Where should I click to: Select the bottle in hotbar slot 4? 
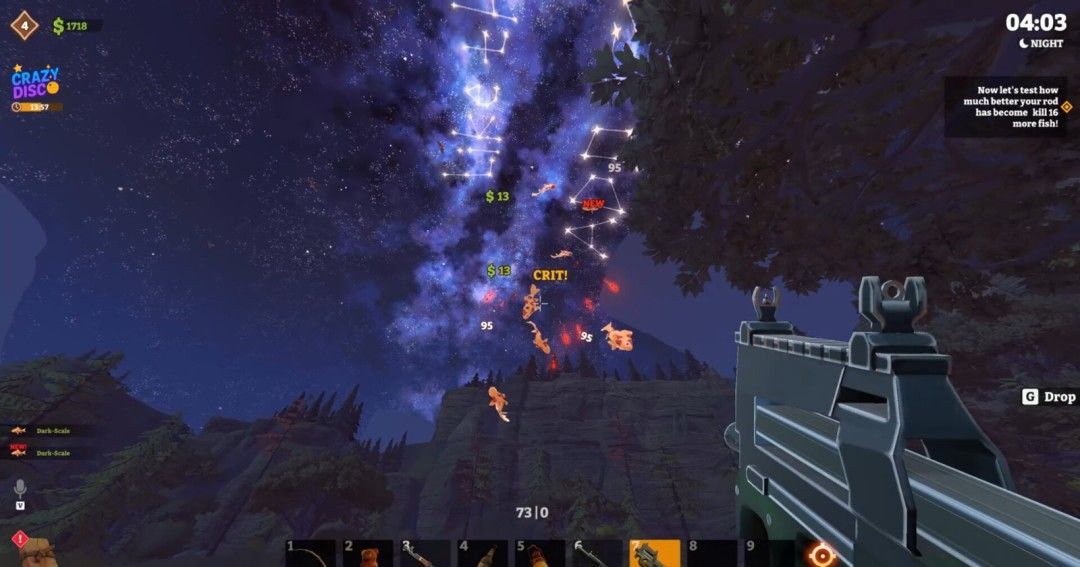(x=482, y=553)
